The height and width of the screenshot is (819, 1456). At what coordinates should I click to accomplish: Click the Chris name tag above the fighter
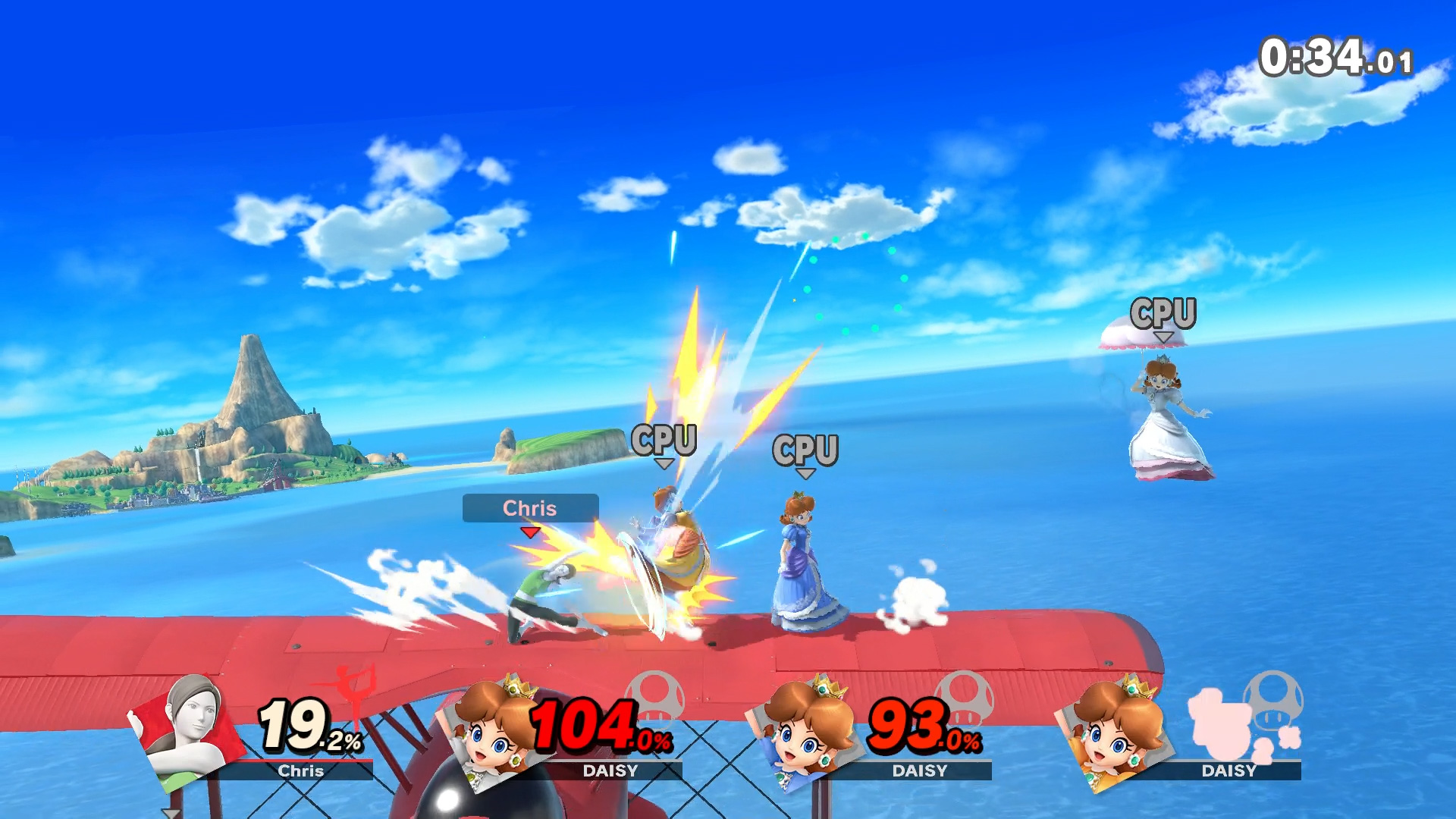tap(530, 508)
